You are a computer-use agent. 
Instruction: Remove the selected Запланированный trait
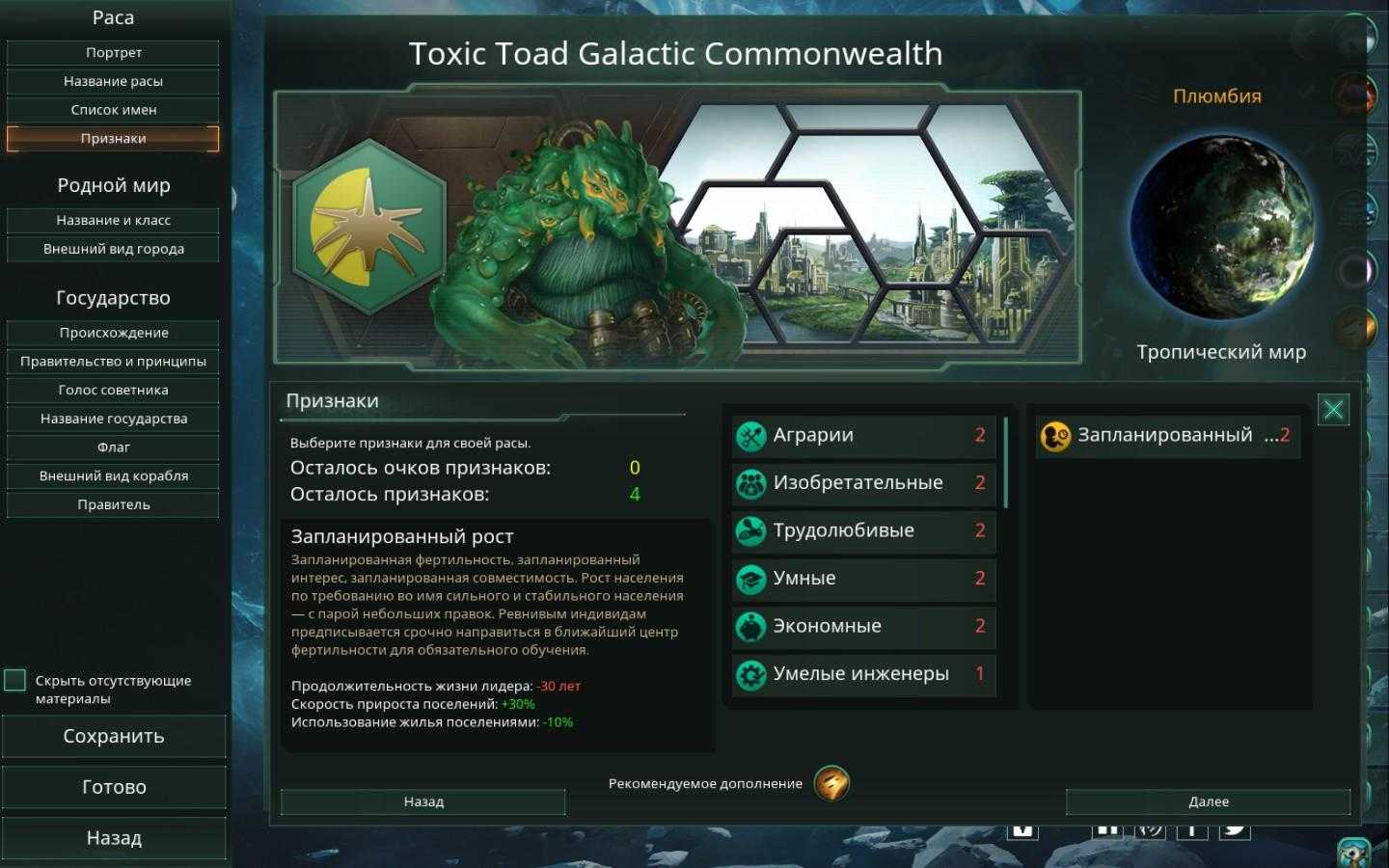click(x=1167, y=436)
